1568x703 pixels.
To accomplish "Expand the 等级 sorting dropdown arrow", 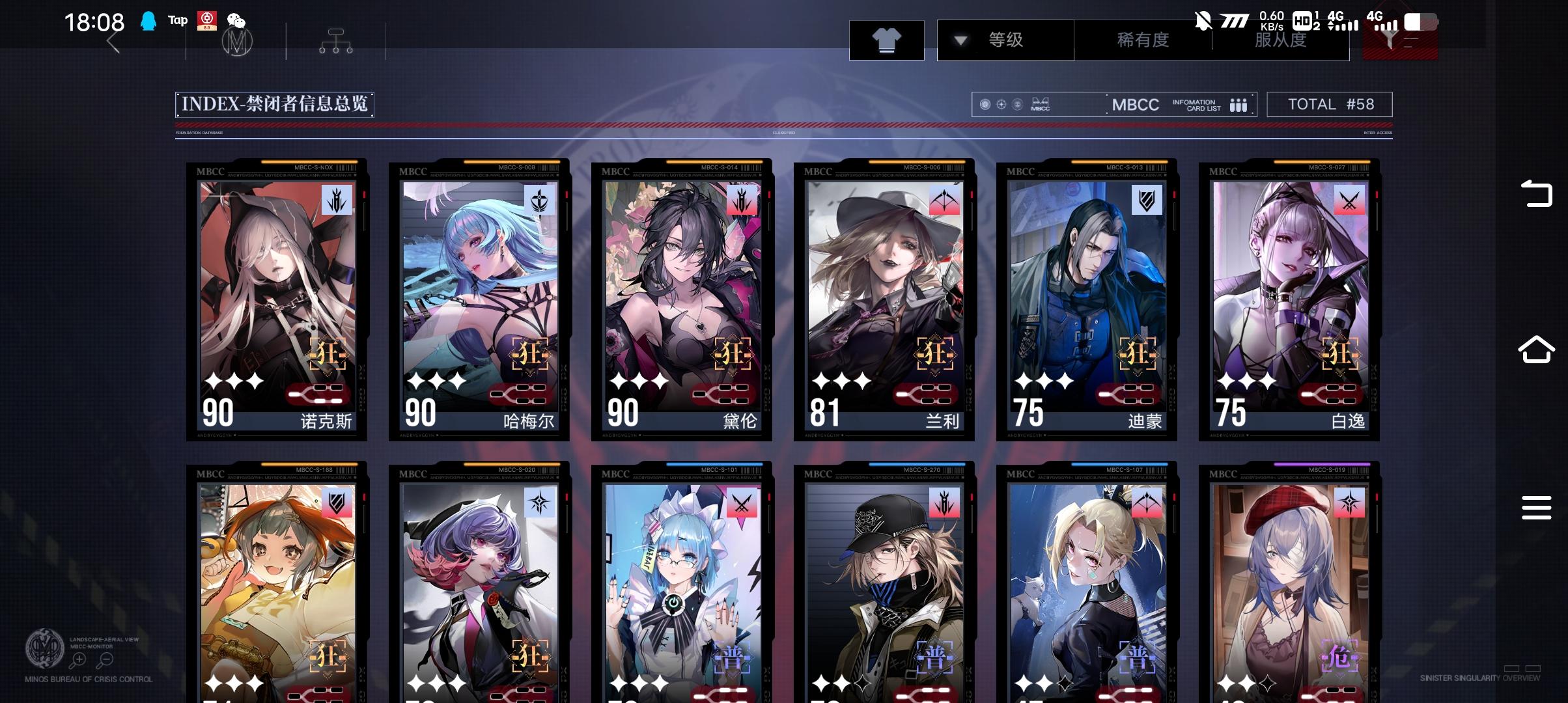I will coord(959,40).
